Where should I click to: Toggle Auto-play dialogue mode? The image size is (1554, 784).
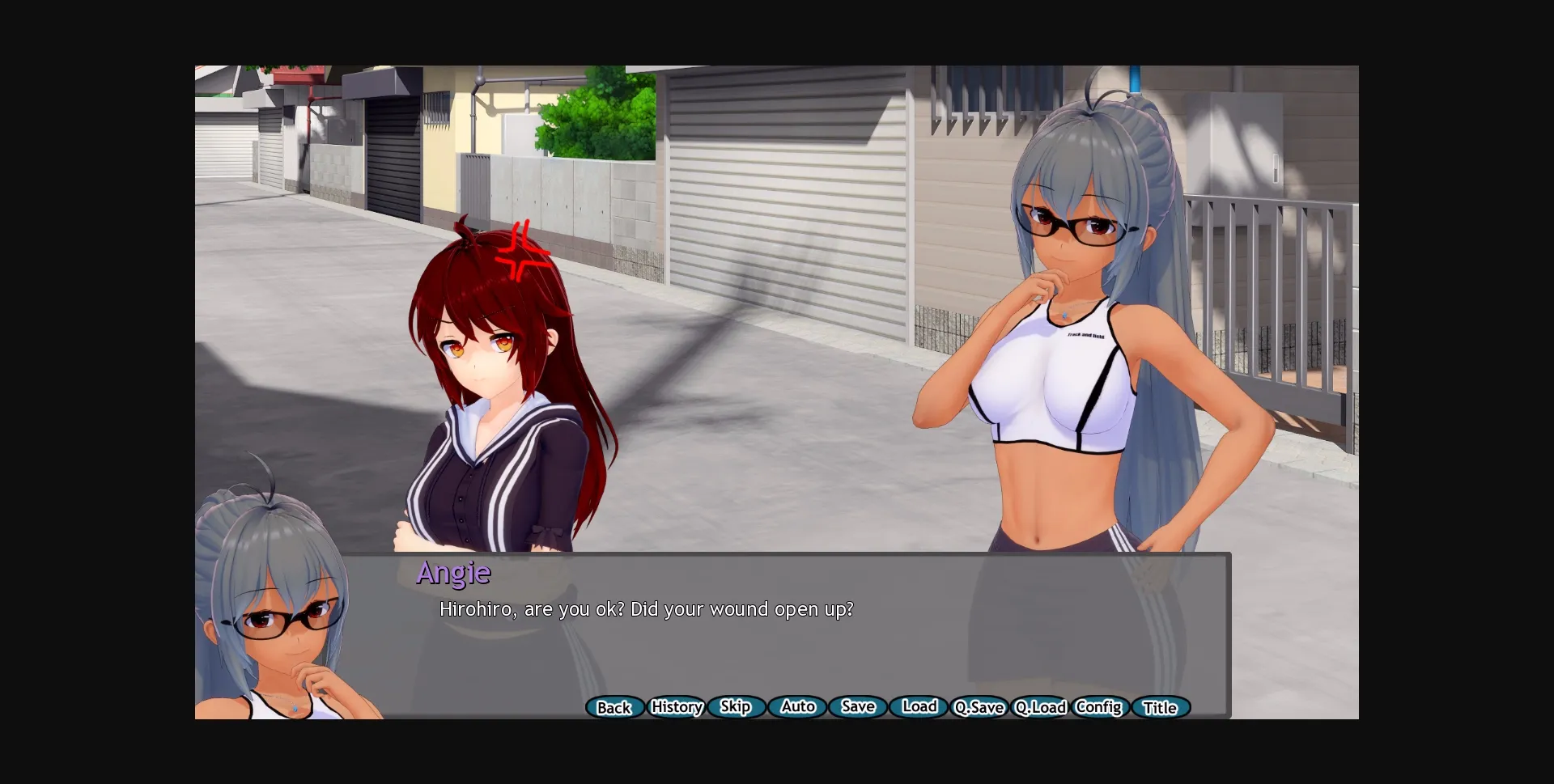click(796, 707)
